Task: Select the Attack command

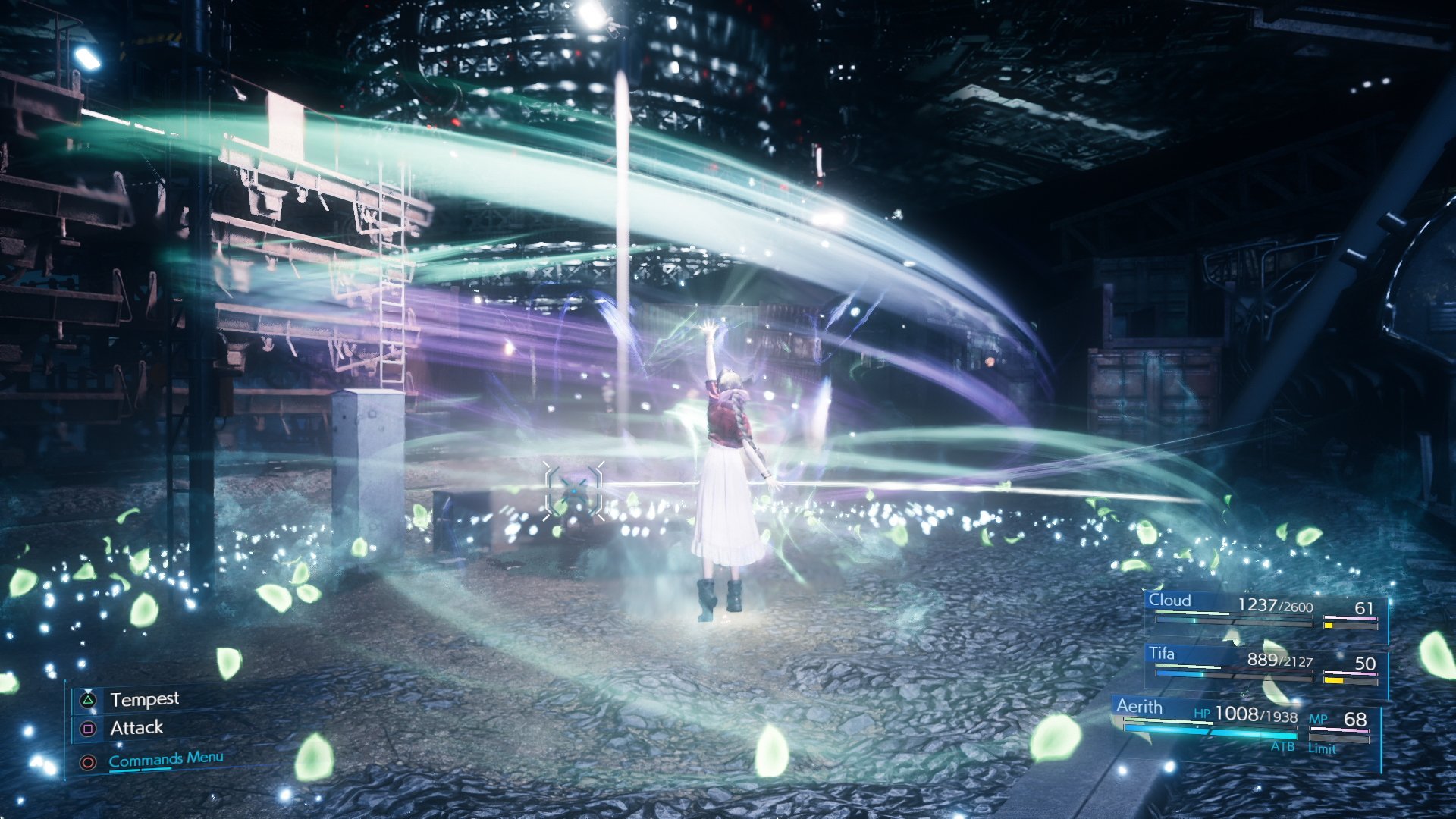Action: [137, 727]
